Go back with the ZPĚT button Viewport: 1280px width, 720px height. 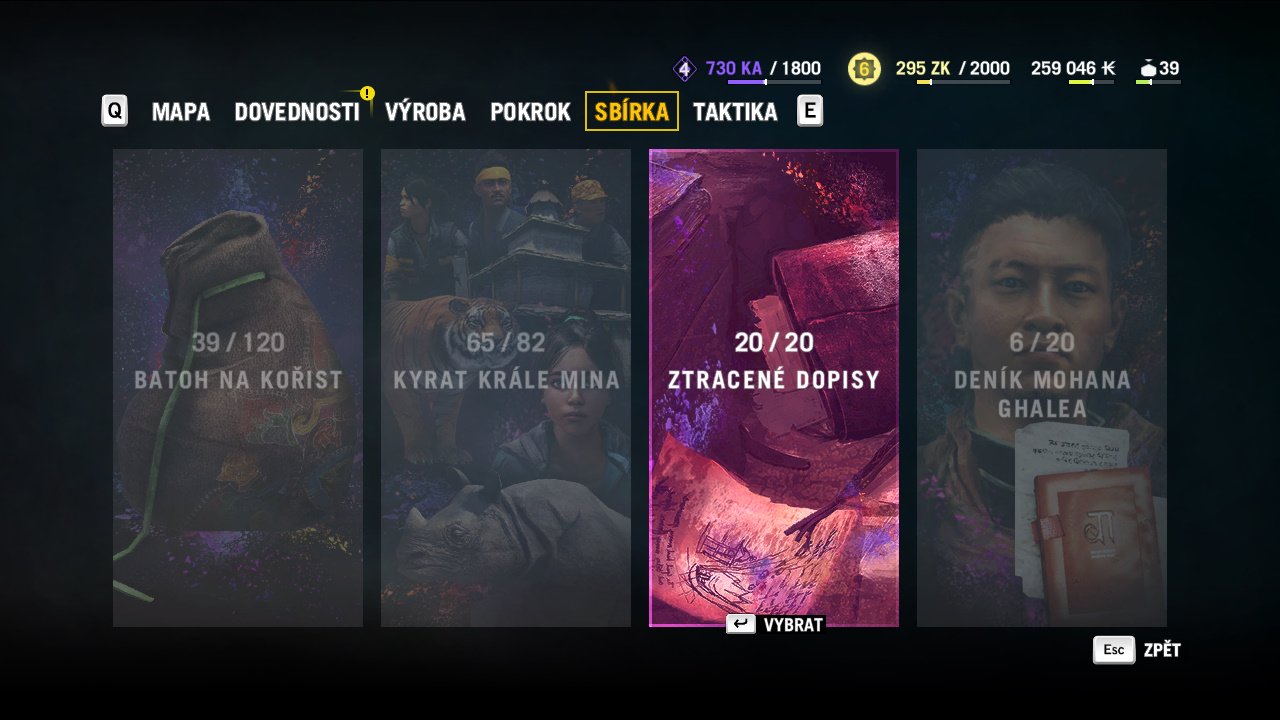click(1138, 650)
